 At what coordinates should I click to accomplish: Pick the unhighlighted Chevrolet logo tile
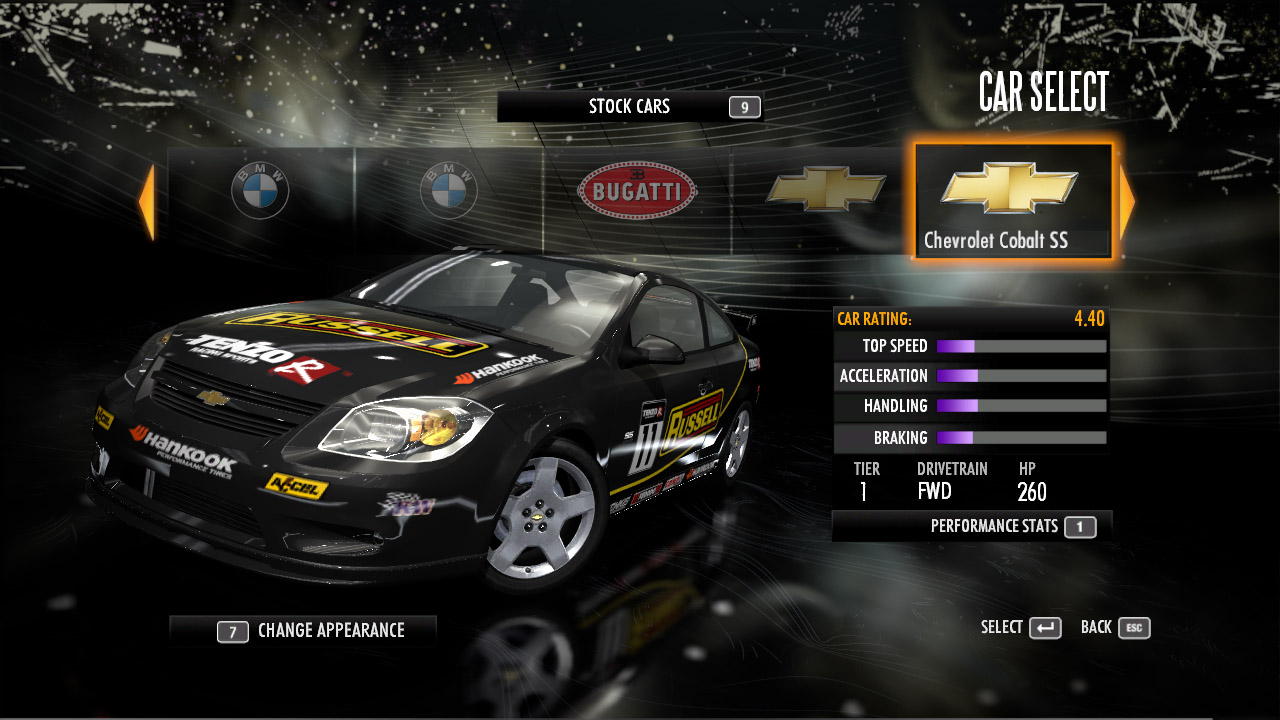click(826, 189)
